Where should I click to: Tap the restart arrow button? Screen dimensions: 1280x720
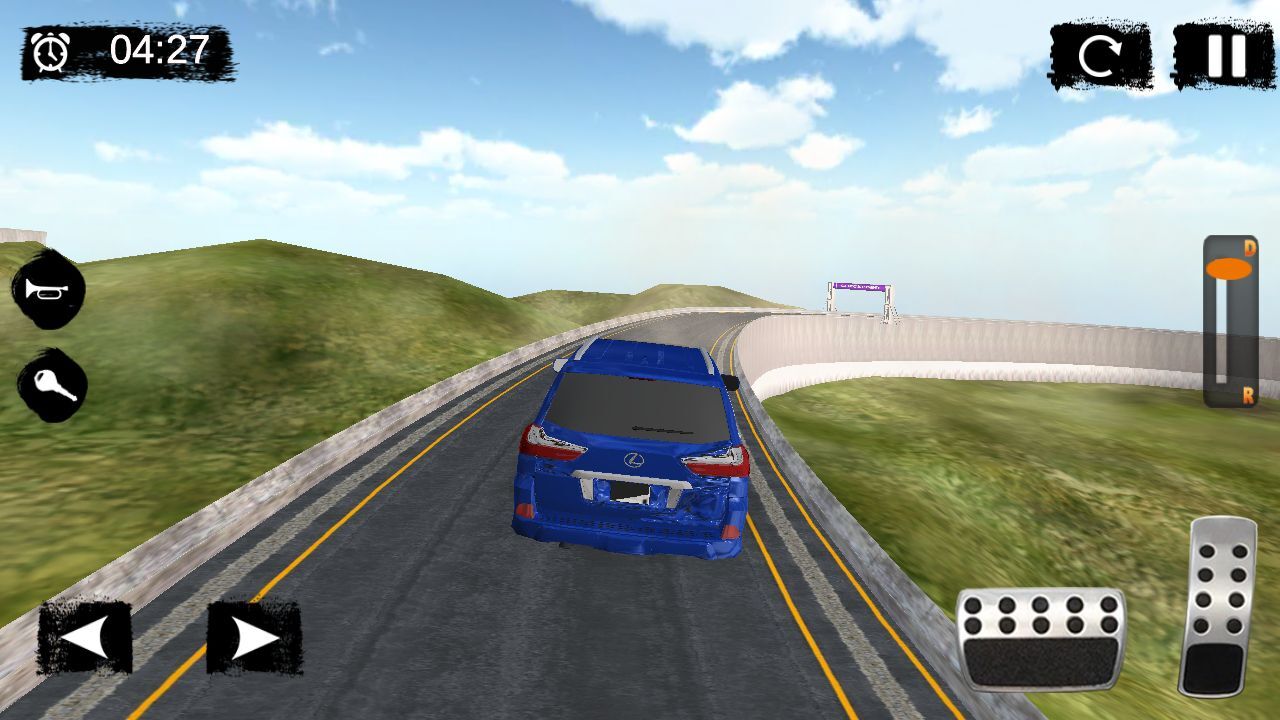pyautogui.click(x=1100, y=57)
